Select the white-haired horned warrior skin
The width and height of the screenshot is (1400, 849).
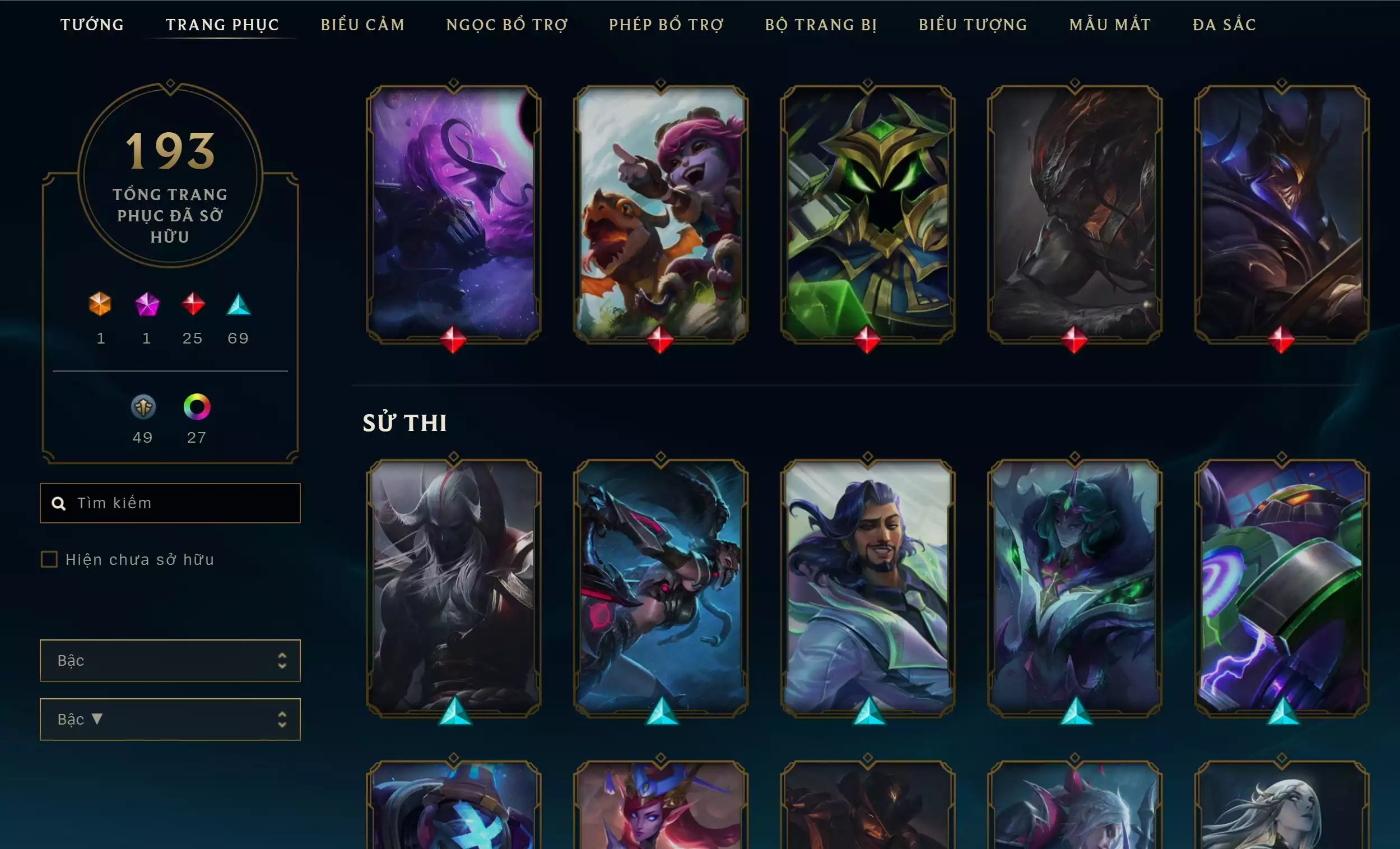453,587
